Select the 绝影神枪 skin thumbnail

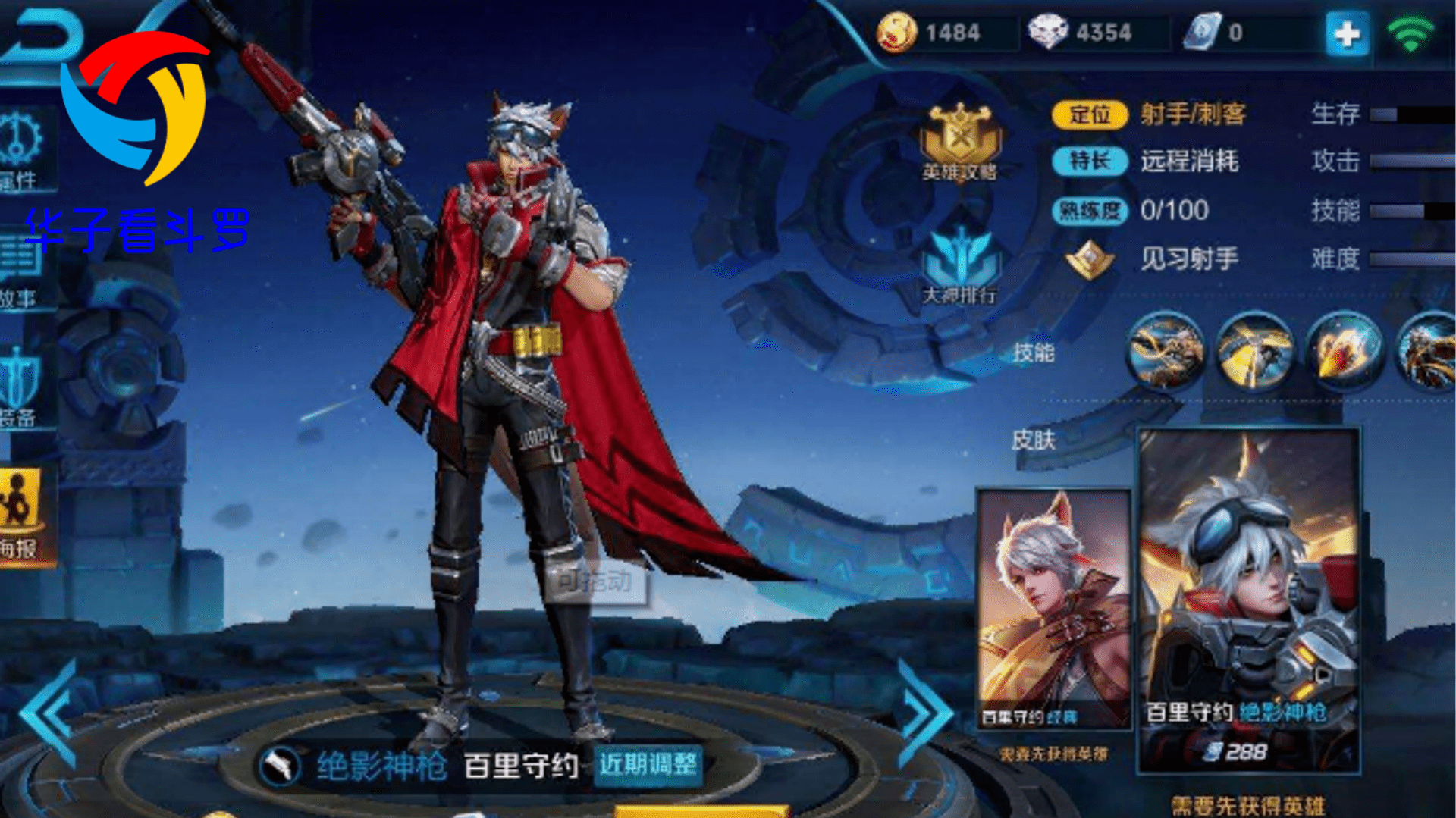coord(1249,599)
